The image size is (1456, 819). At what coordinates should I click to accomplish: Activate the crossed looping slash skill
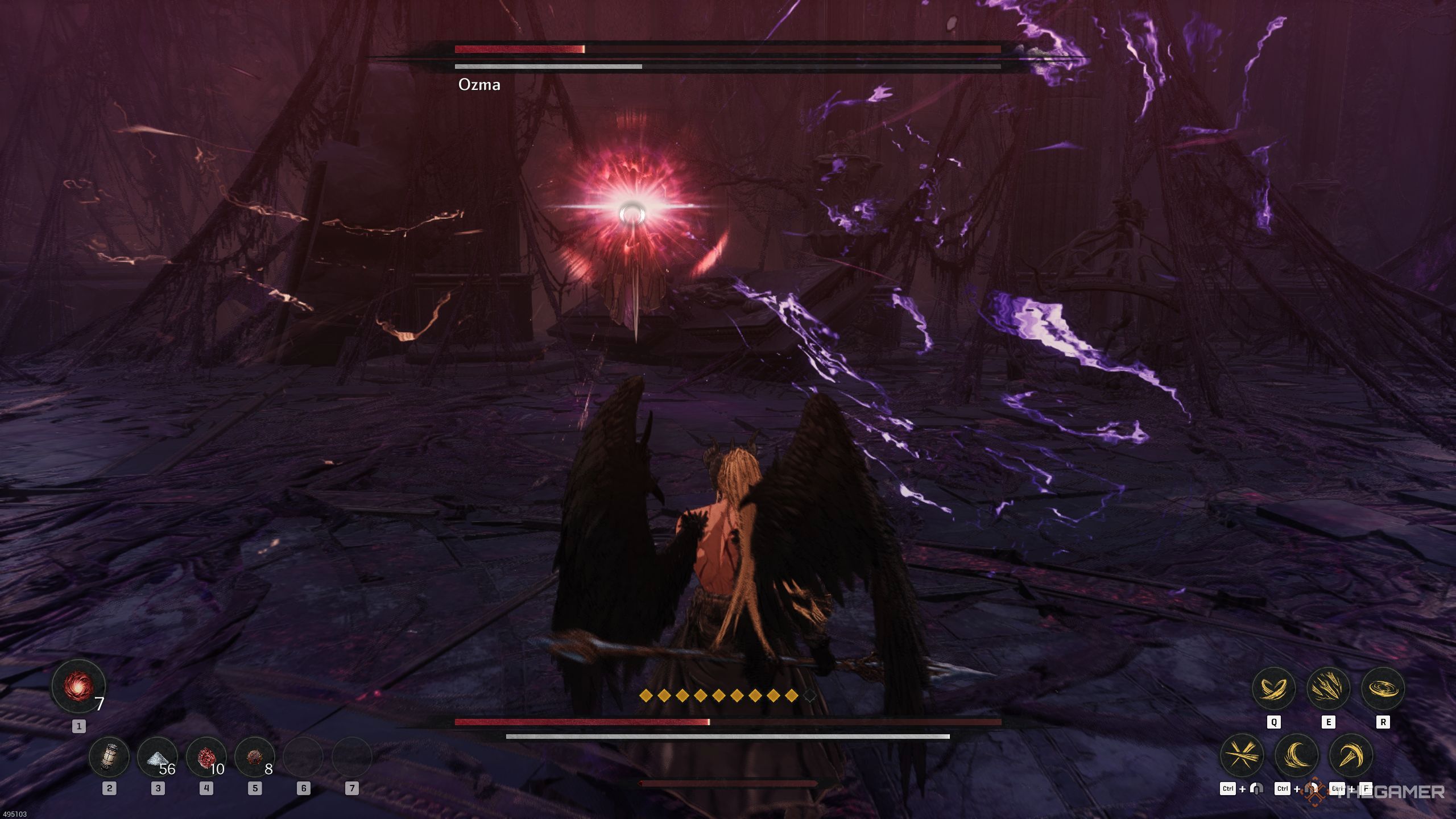(1273, 689)
